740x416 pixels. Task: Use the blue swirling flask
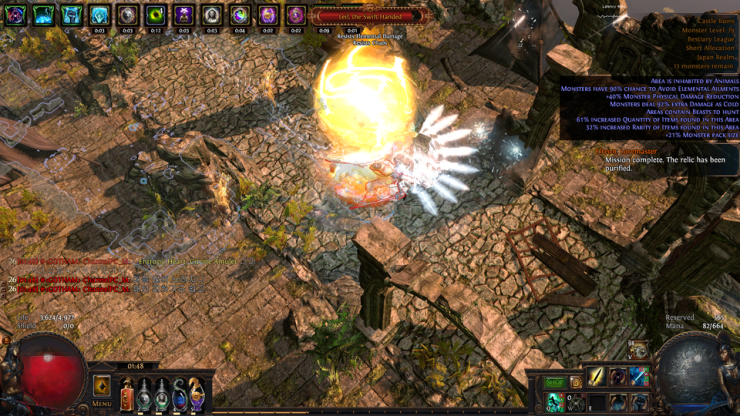pyautogui.click(x=180, y=394)
